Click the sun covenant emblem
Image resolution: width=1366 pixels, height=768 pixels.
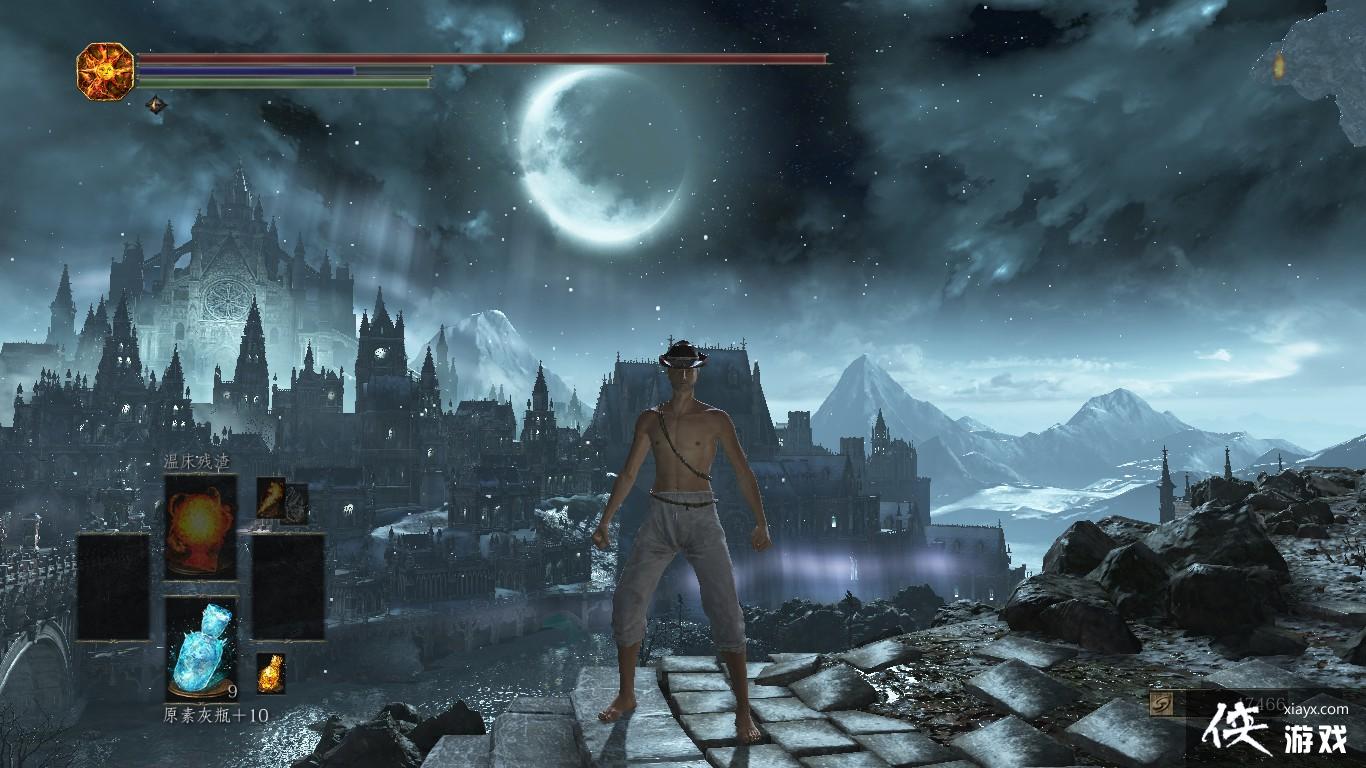(x=105, y=70)
